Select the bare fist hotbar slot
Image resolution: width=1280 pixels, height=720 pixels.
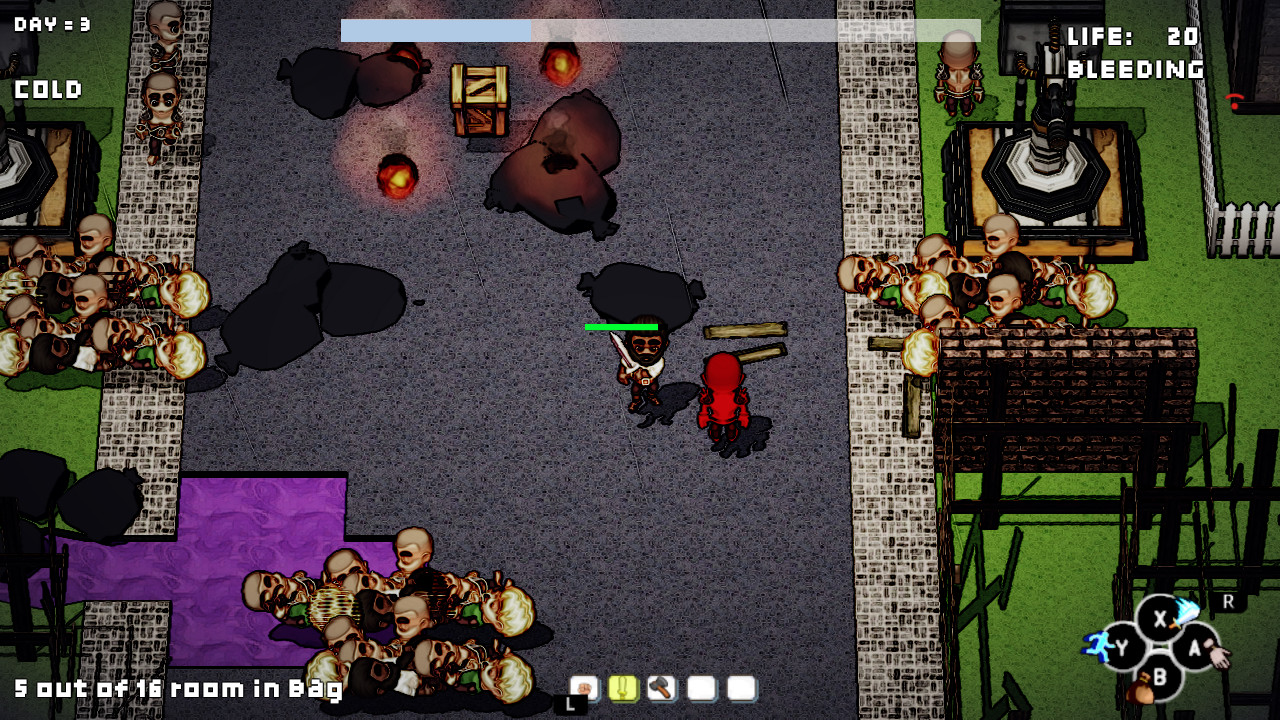[x=584, y=688]
